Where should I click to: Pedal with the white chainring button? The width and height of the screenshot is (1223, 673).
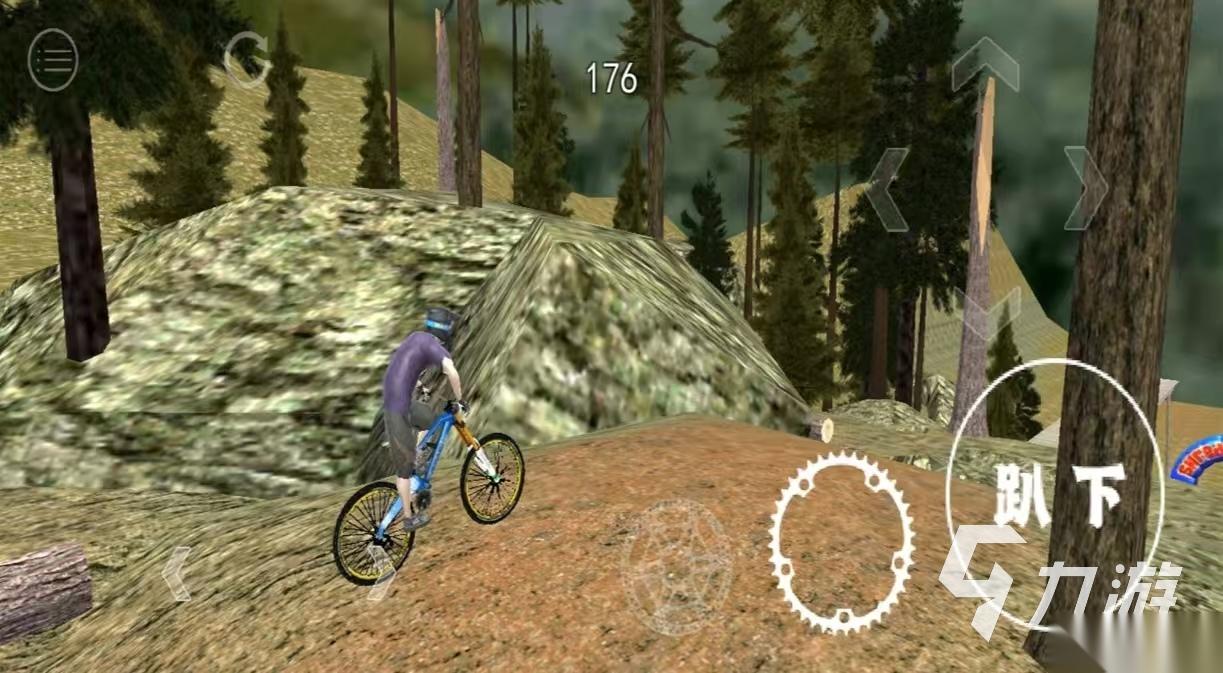pos(841,541)
